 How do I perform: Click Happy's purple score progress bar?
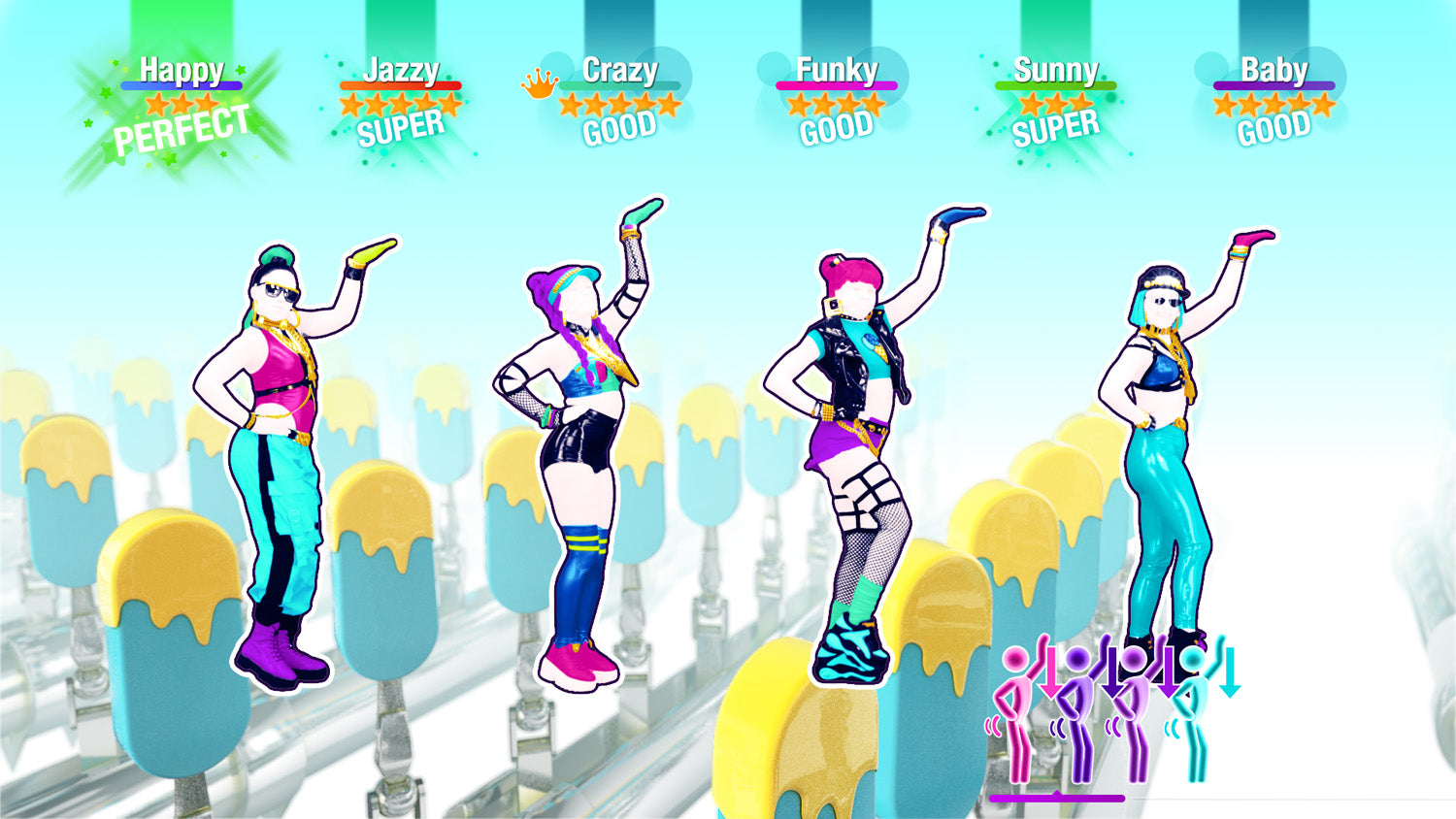coord(182,84)
